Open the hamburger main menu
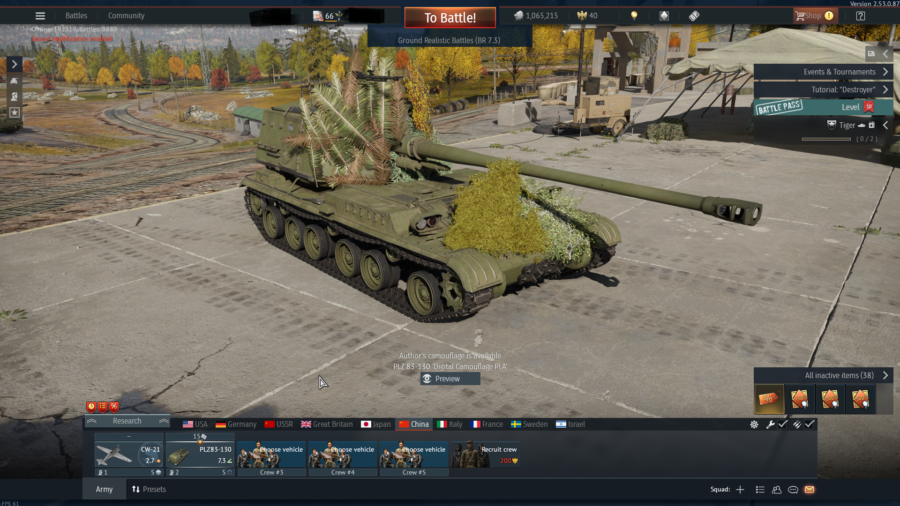The height and width of the screenshot is (506, 900). (x=40, y=16)
